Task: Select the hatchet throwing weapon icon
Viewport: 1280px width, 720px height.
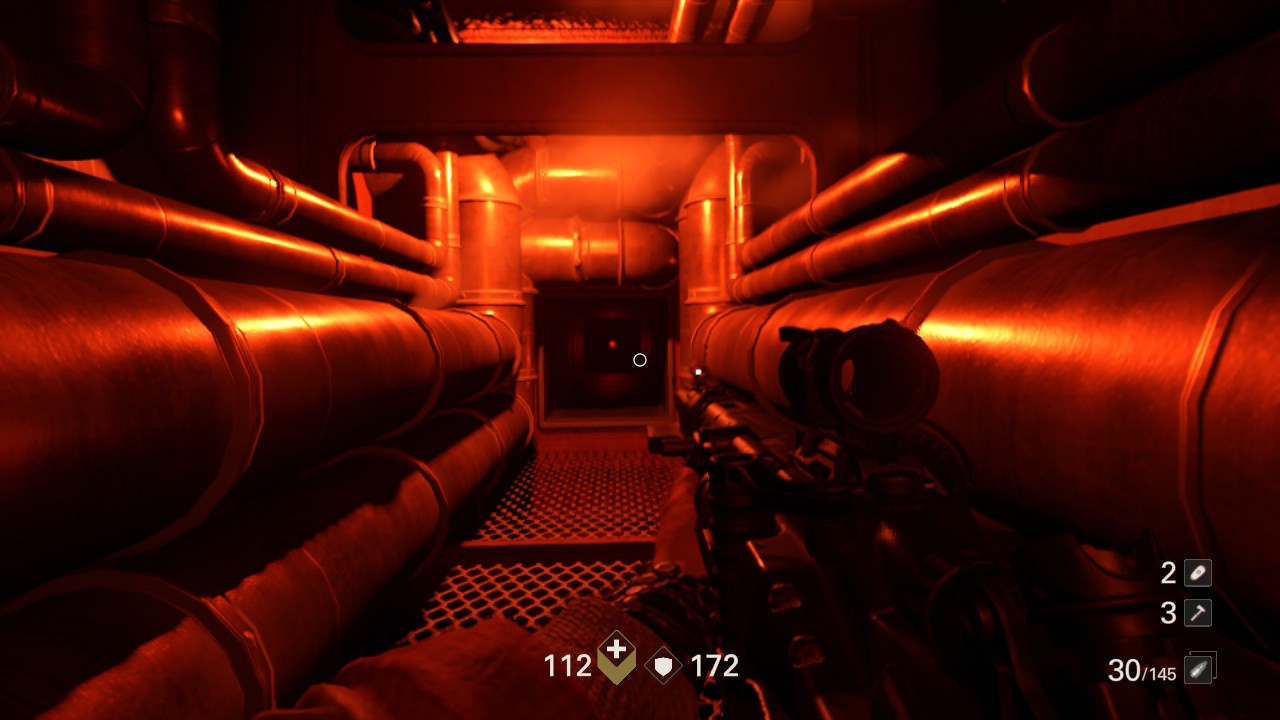Action: (1196, 614)
